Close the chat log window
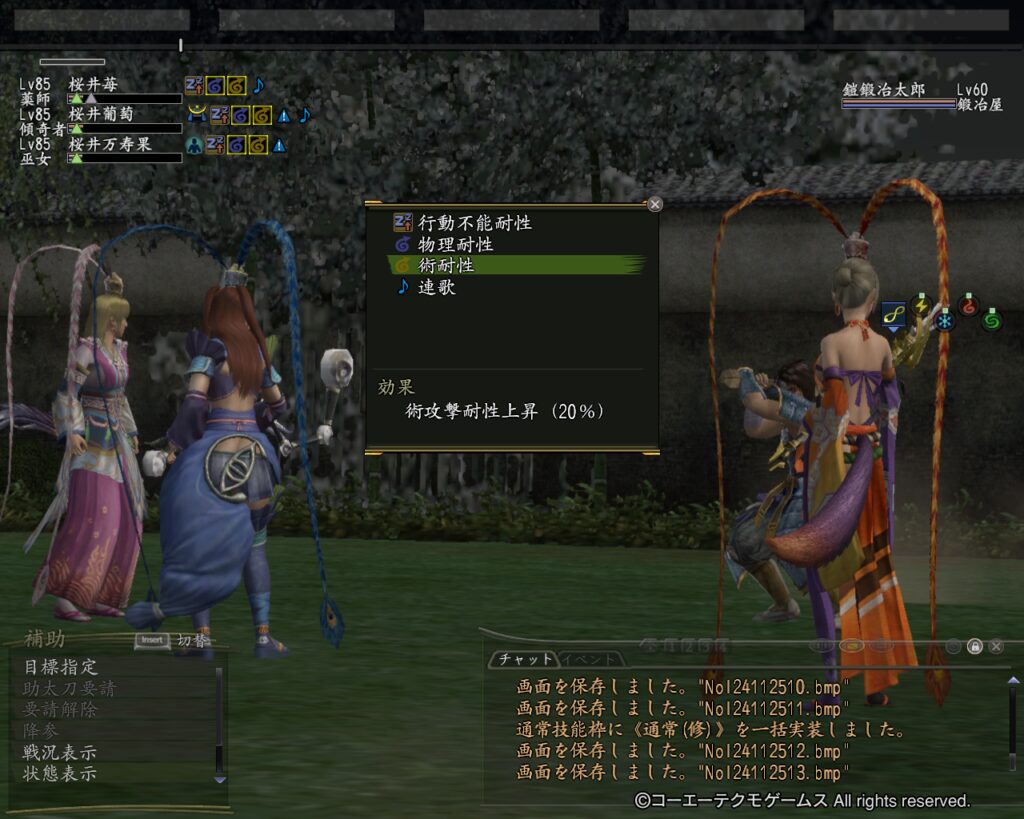The width and height of the screenshot is (1024, 819). (996, 646)
